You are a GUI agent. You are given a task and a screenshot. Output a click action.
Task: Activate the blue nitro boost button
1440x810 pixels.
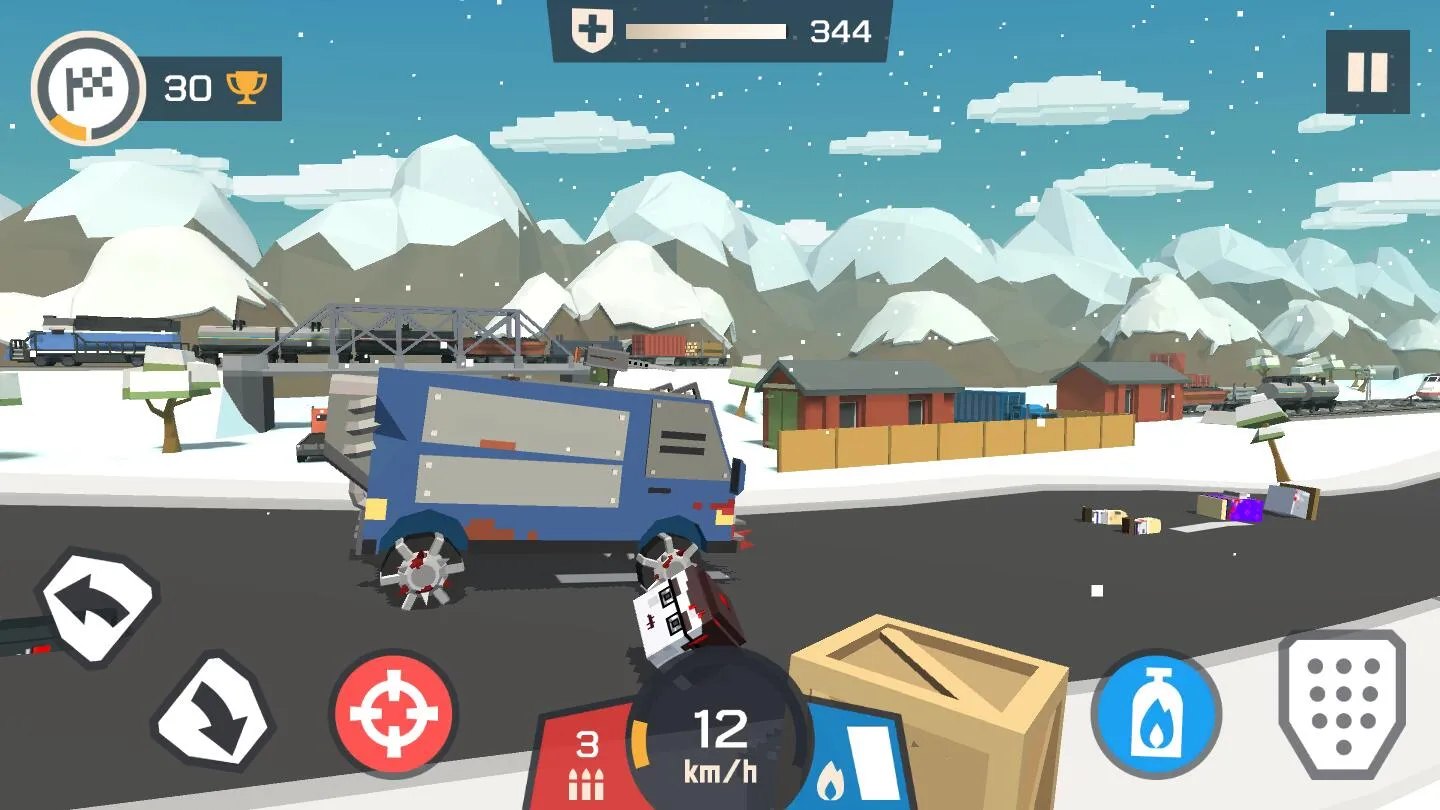[1156, 714]
